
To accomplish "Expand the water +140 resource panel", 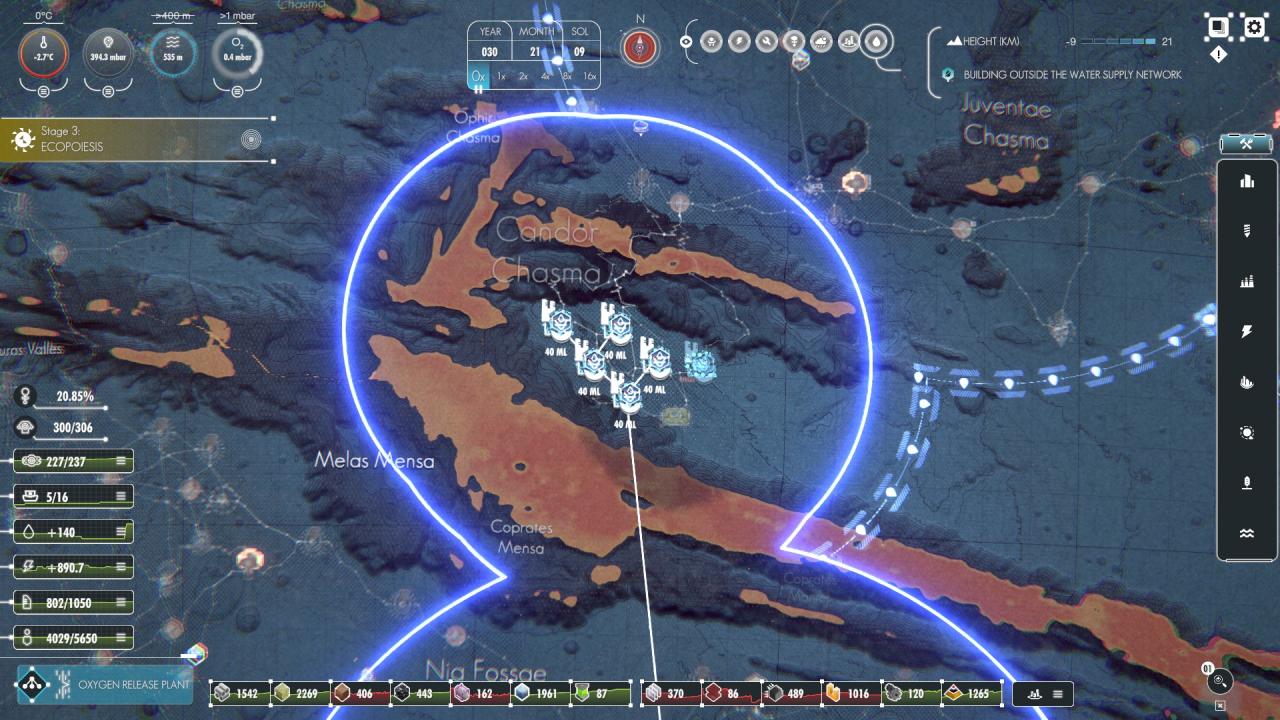I will click(x=122, y=532).
